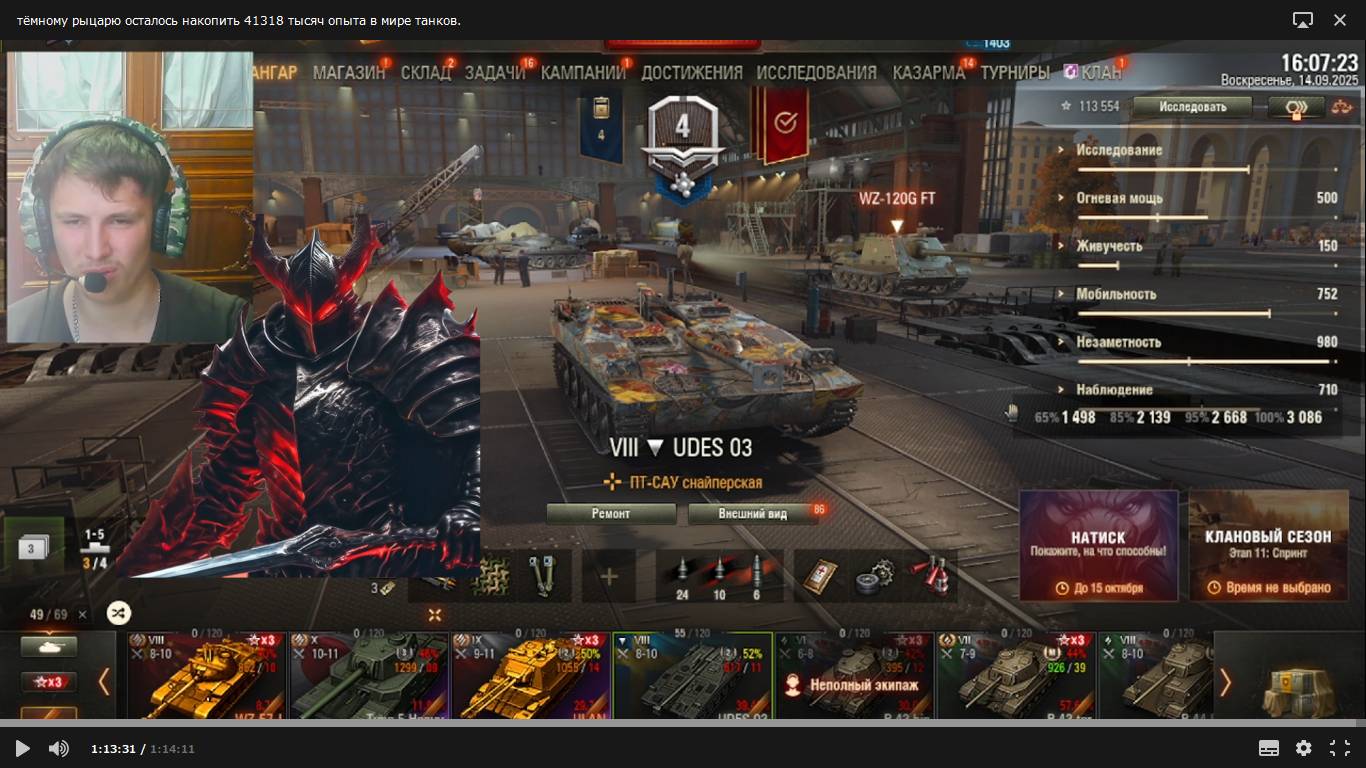Switch to the Склад tab

tap(425, 72)
